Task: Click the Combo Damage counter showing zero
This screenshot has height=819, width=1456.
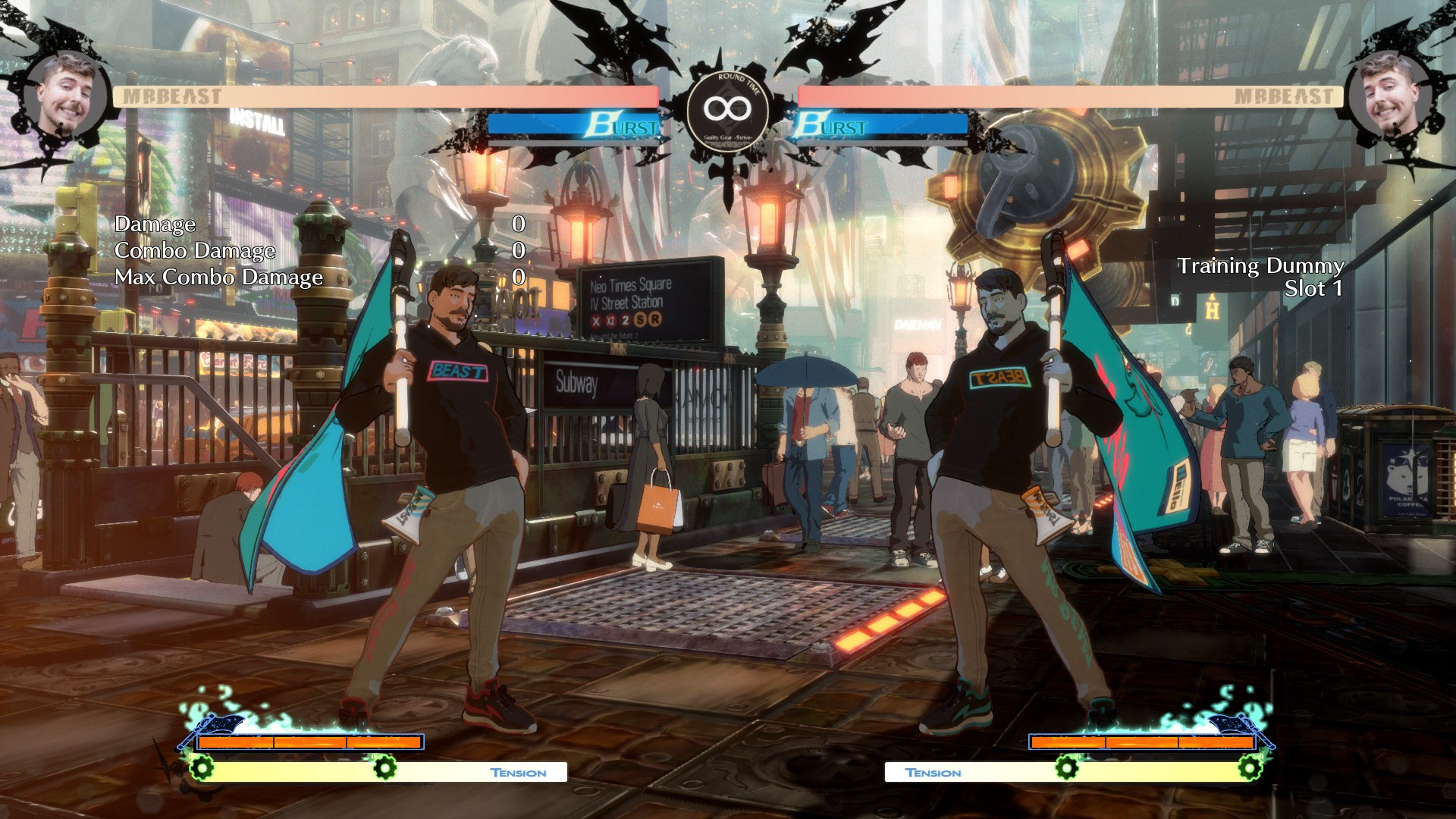Action: (x=519, y=251)
